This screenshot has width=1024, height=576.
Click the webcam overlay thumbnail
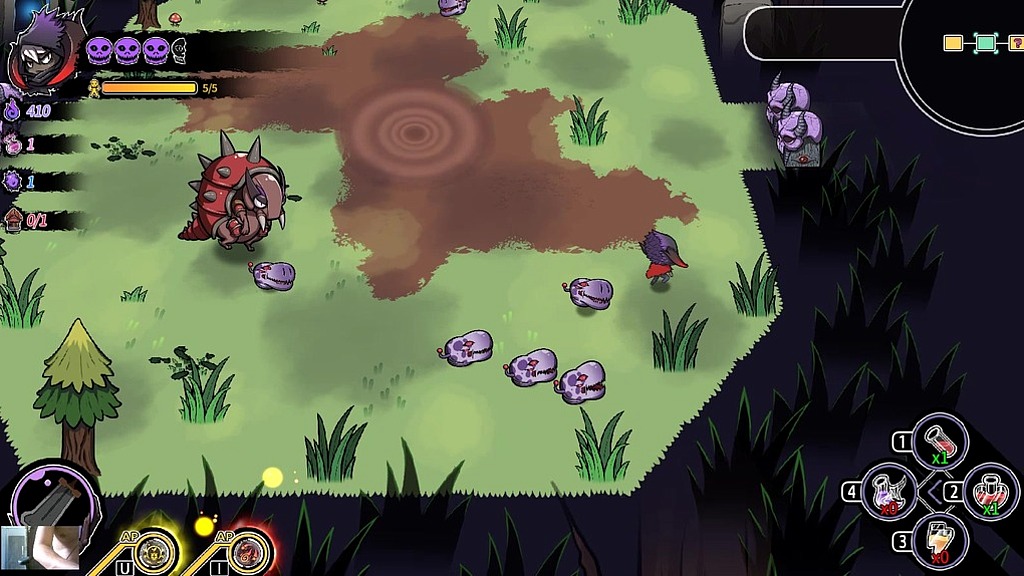tap(41, 549)
